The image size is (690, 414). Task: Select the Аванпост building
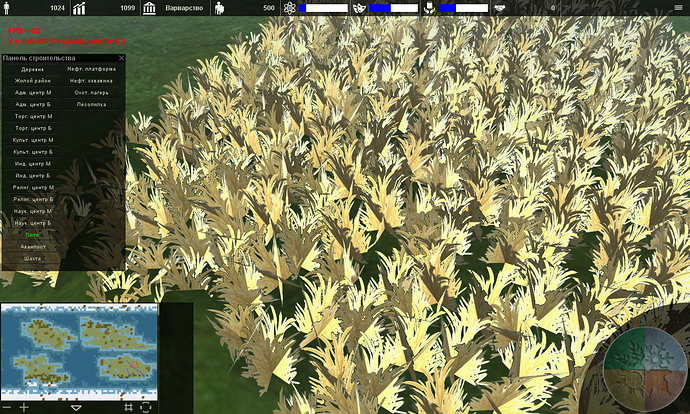pos(33,246)
